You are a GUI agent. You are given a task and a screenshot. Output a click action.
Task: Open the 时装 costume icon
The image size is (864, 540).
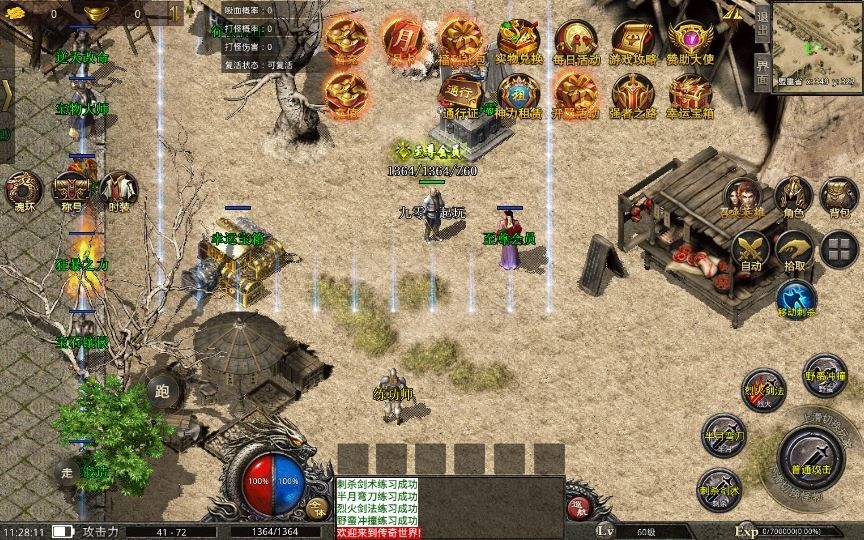[x=119, y=190]
